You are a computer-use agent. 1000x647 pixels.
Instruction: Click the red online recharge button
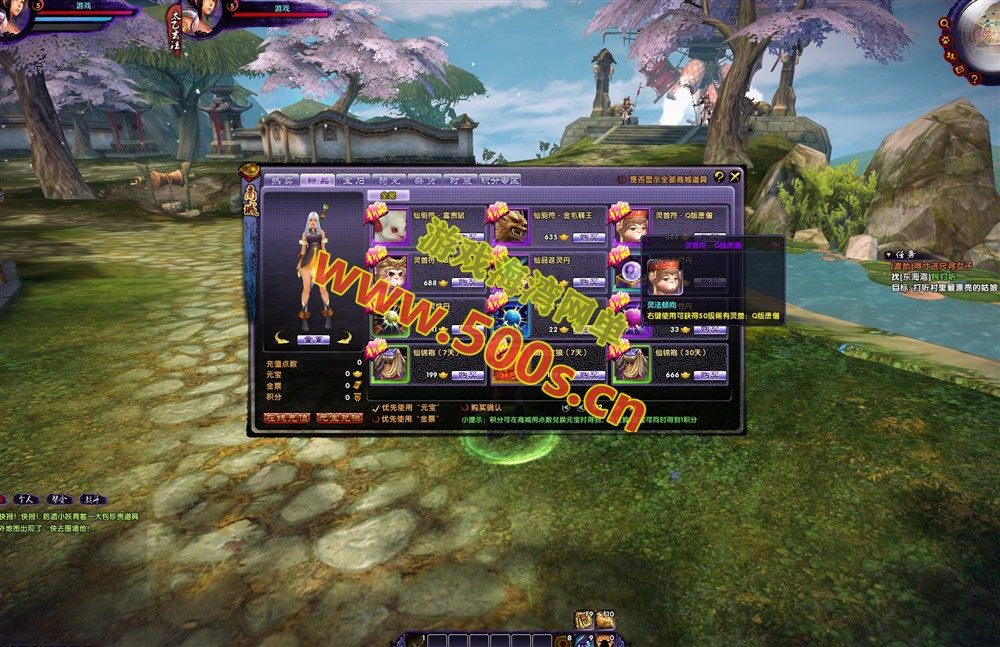[286, 418]
